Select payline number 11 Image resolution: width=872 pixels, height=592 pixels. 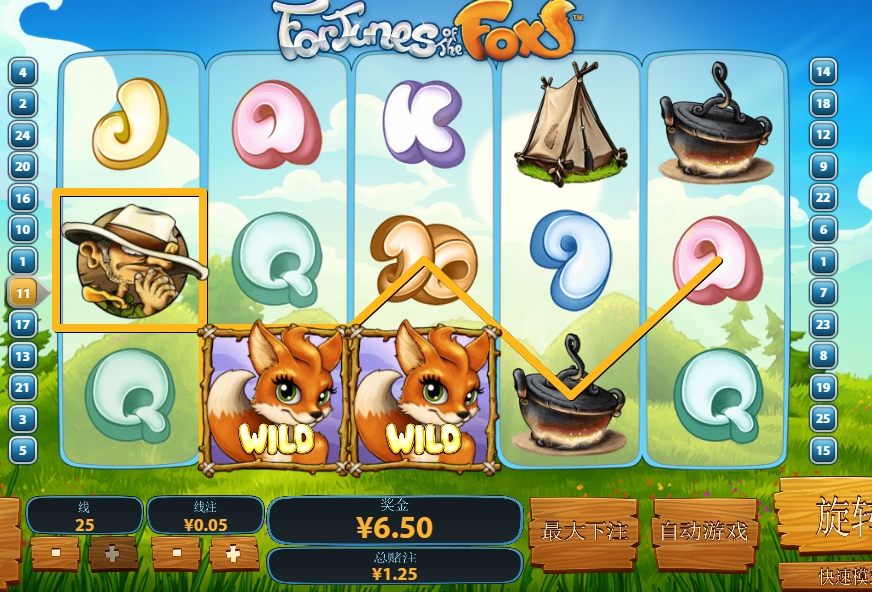23,293
